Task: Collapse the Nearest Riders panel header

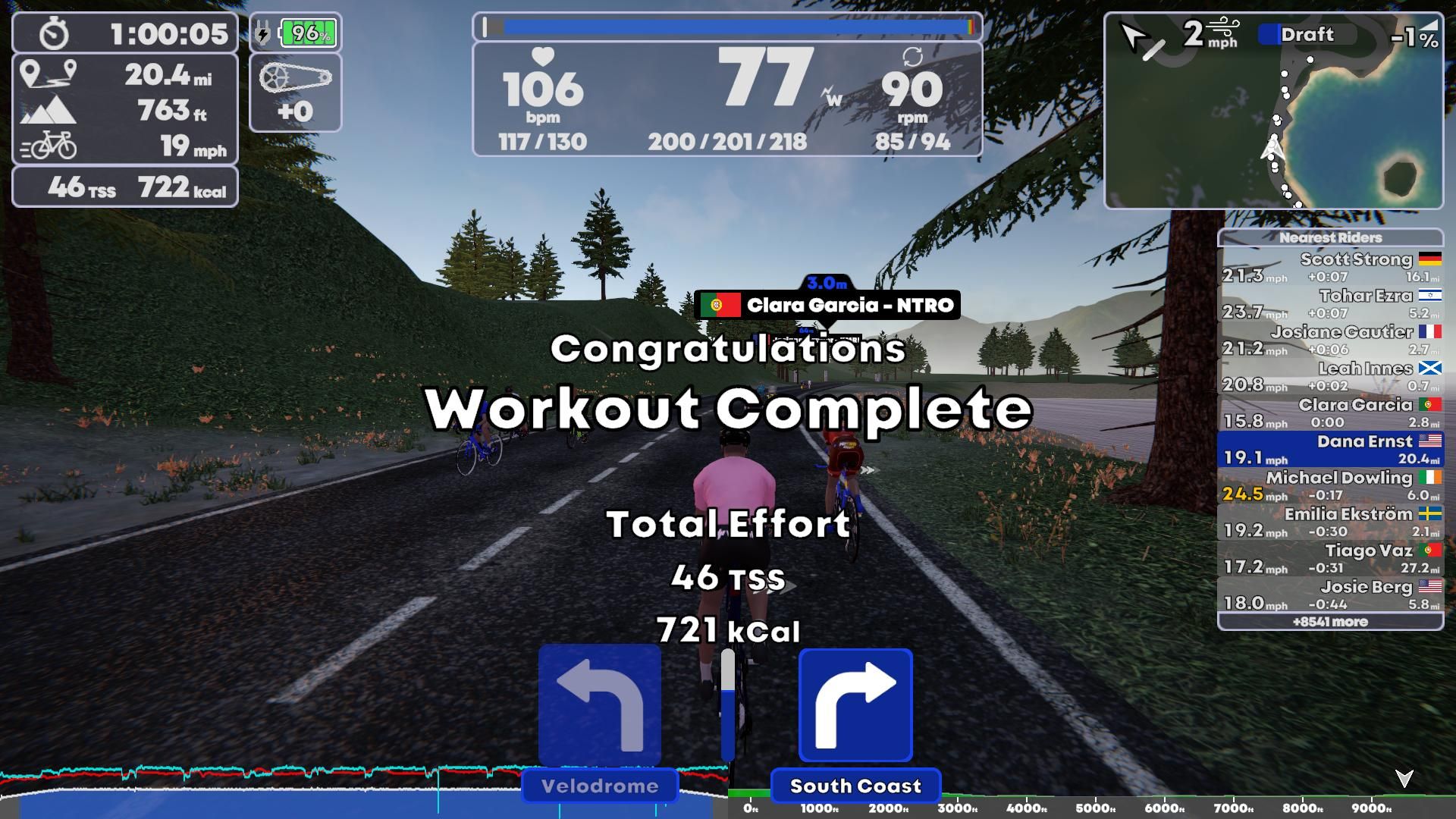Action: coord(1332,237)
